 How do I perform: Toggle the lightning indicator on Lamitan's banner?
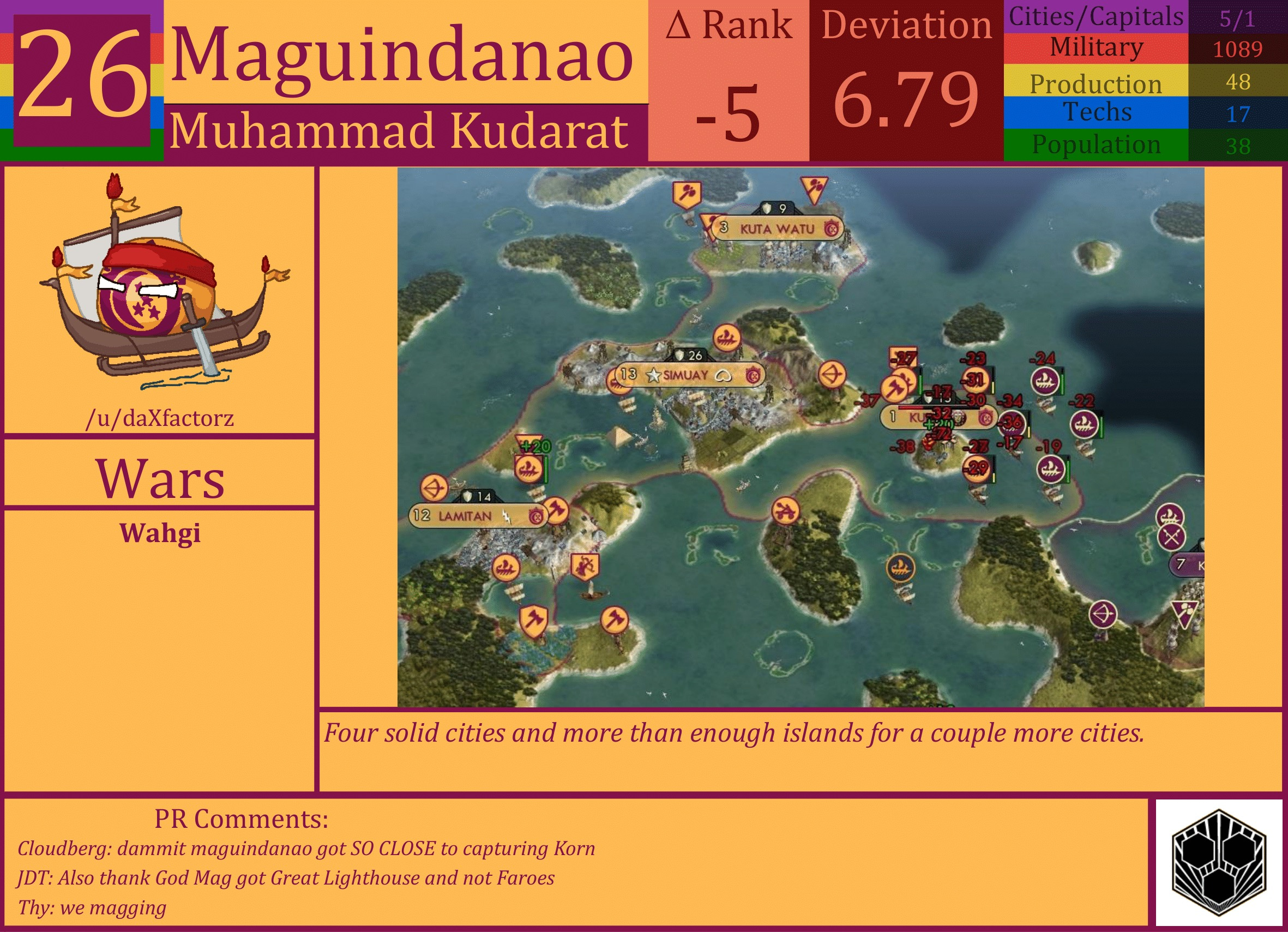(506, 516)
